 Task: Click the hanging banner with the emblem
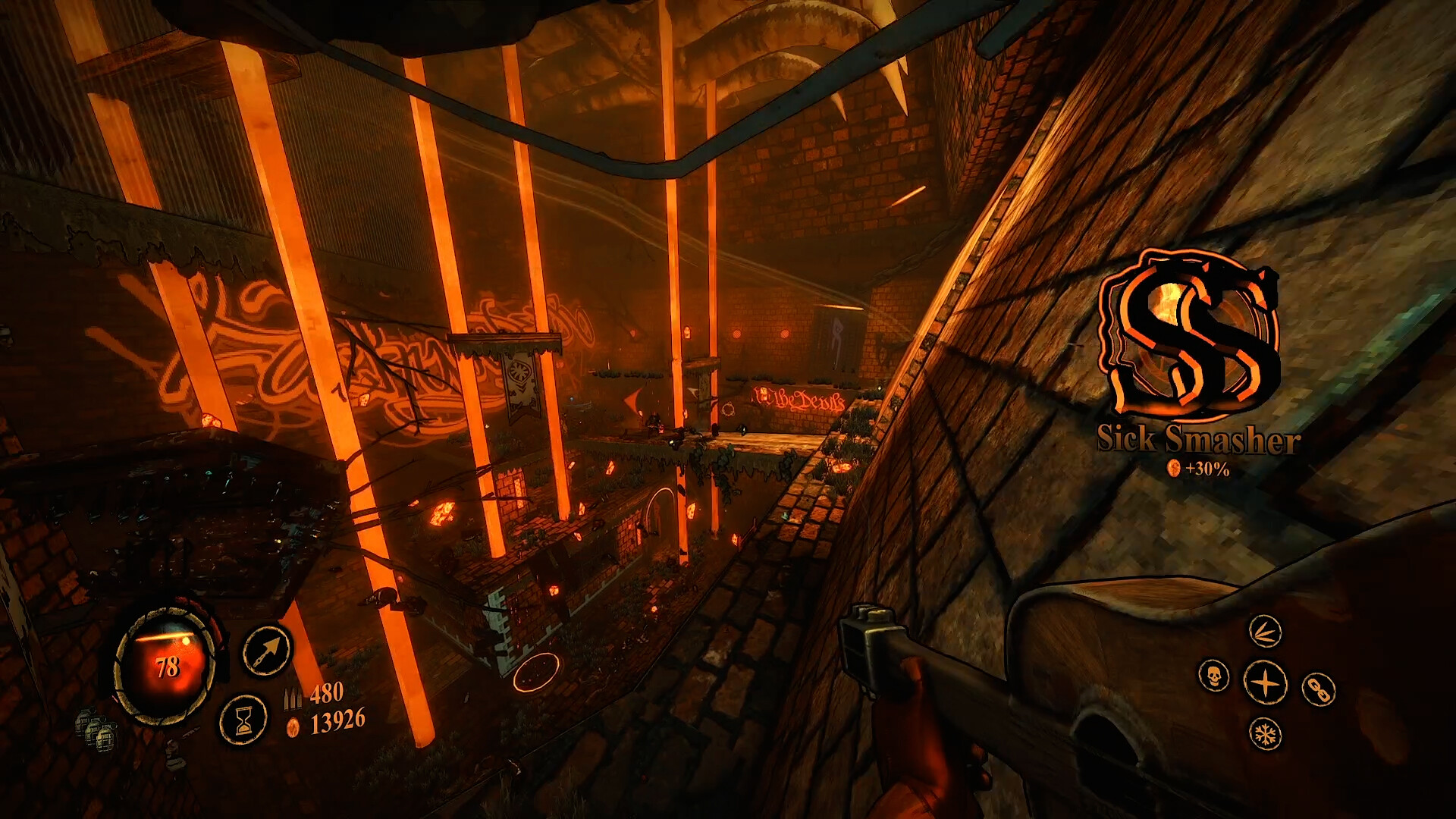coord(519,379)
